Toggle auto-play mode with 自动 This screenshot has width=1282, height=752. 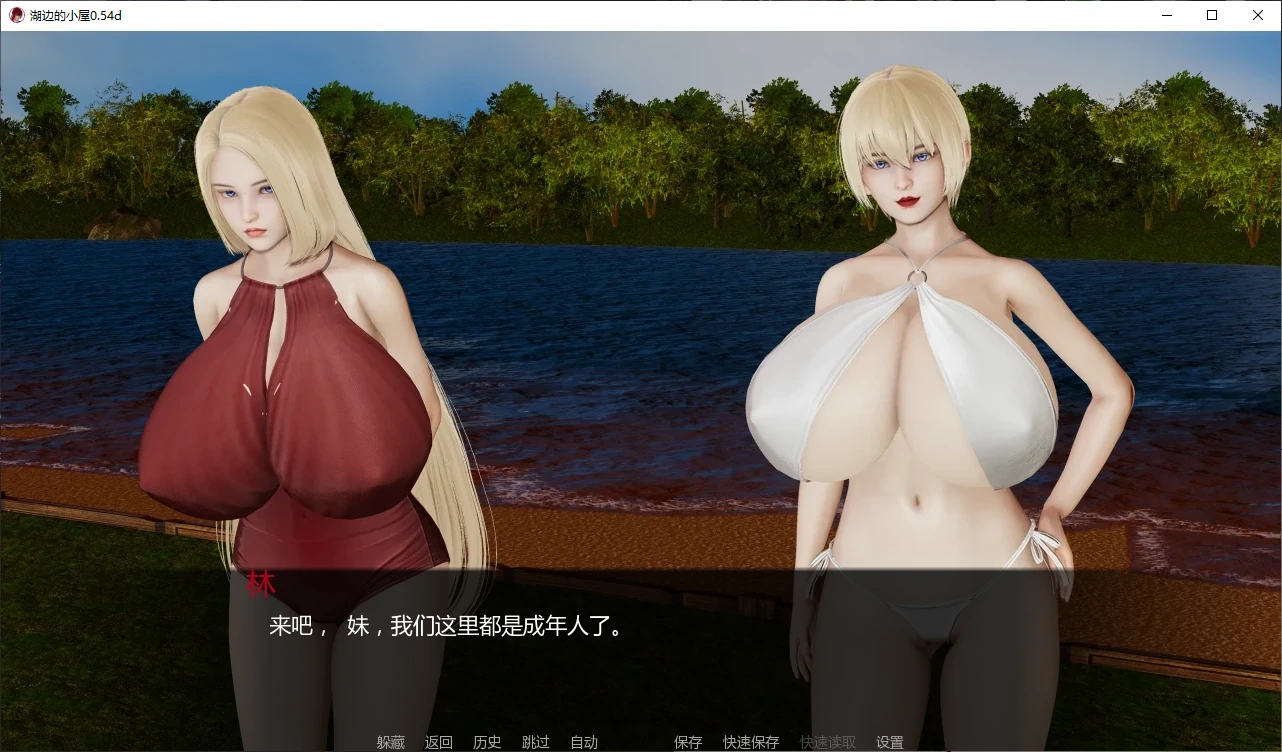[584, 742]
